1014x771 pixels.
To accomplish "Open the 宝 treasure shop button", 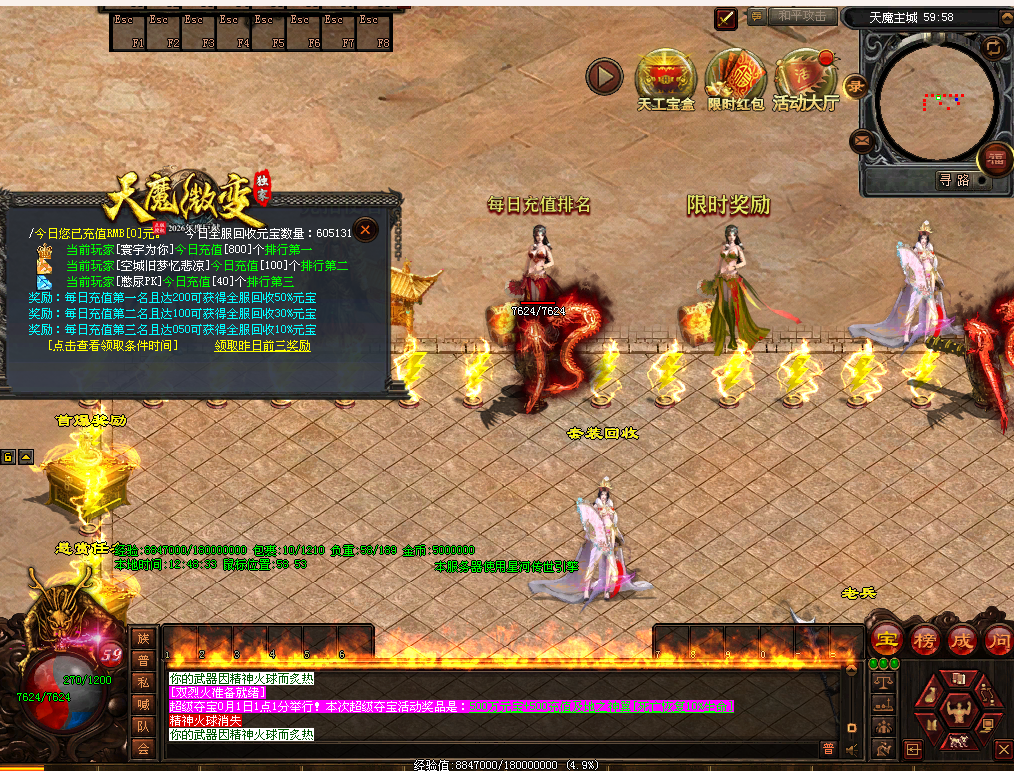I will click(885, 639).
